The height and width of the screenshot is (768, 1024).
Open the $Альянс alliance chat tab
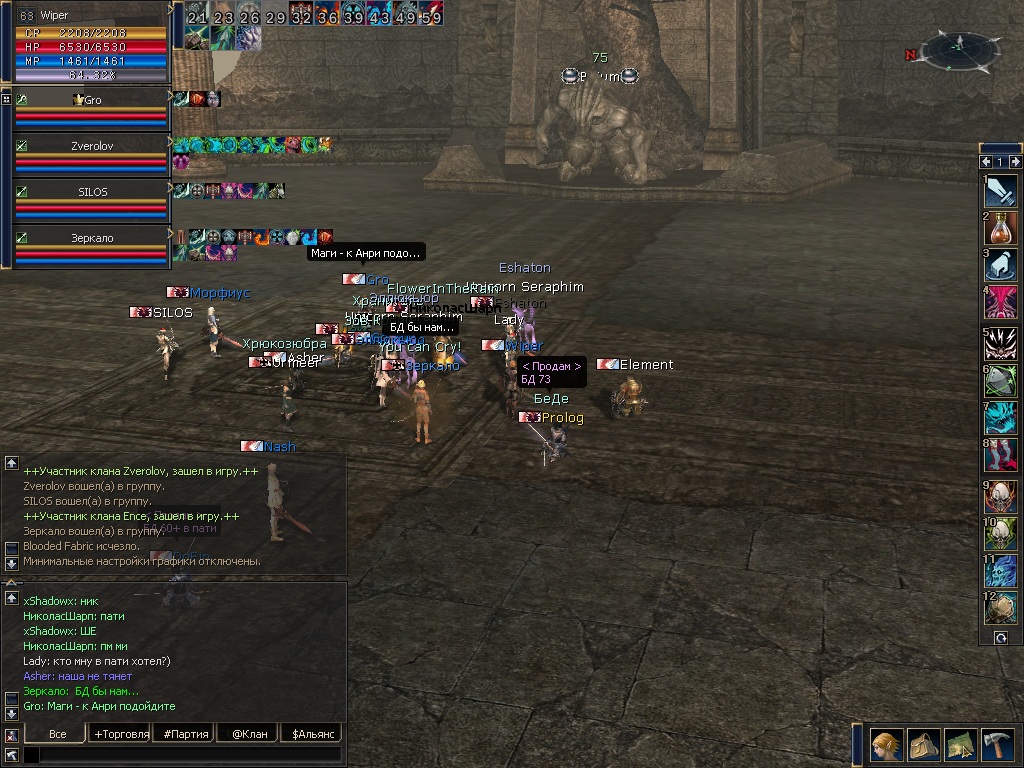pyautogui.click(x=311, y=734)
